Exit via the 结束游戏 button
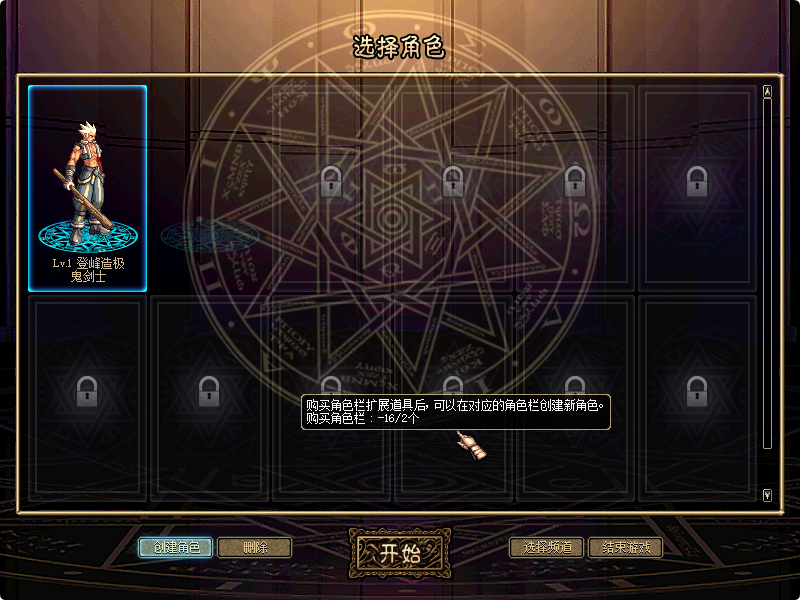Viewport: 800px width, 600px height. pos(625,547)
